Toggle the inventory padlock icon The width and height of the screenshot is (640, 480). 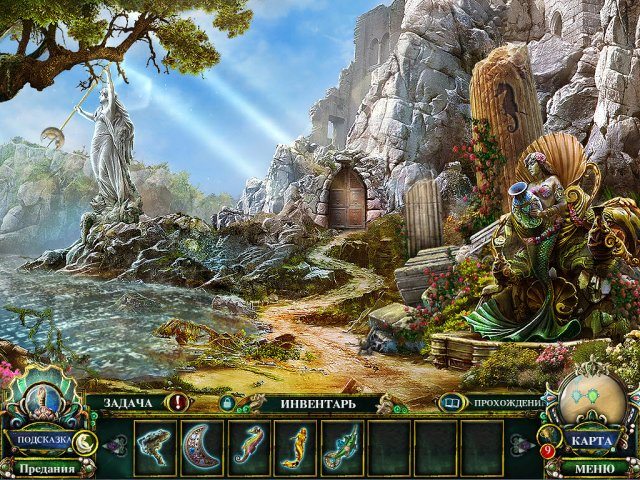pos(227,403)
